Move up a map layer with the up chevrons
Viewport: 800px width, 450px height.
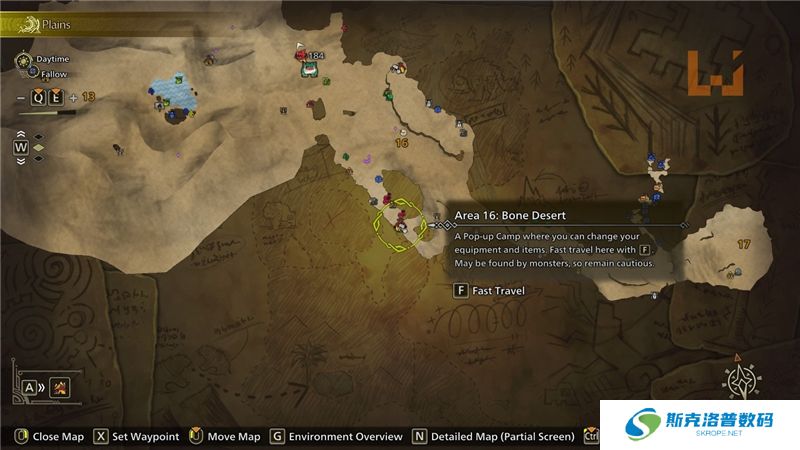click(x=20, y=132)
